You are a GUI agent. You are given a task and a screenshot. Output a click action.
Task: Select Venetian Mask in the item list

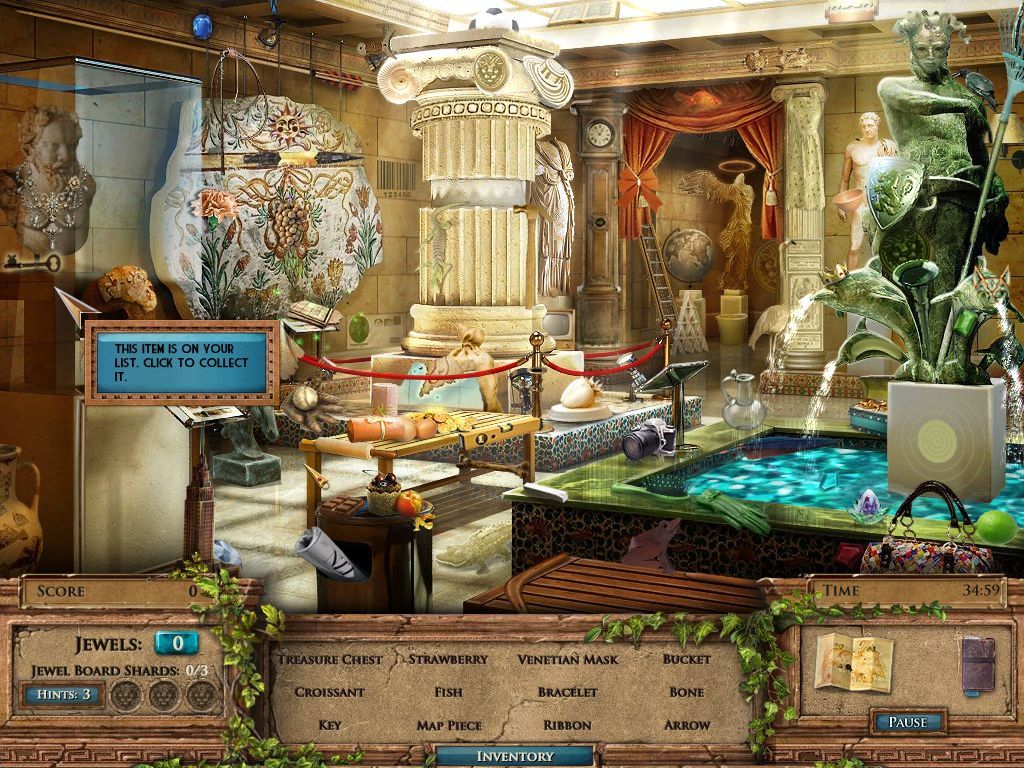tap(568, 659)
